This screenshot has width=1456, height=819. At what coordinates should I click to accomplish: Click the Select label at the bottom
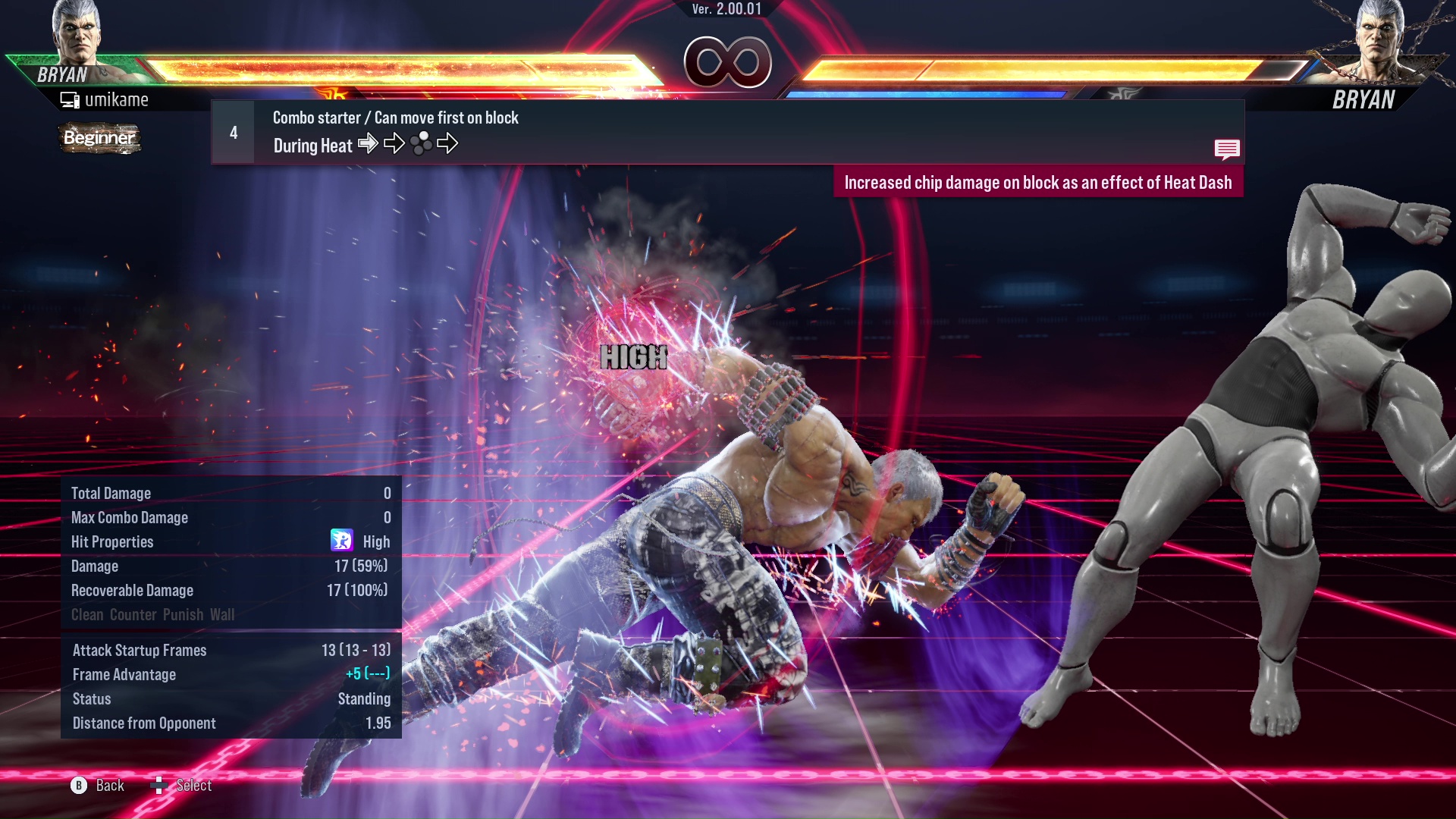[x=194, y=786]
